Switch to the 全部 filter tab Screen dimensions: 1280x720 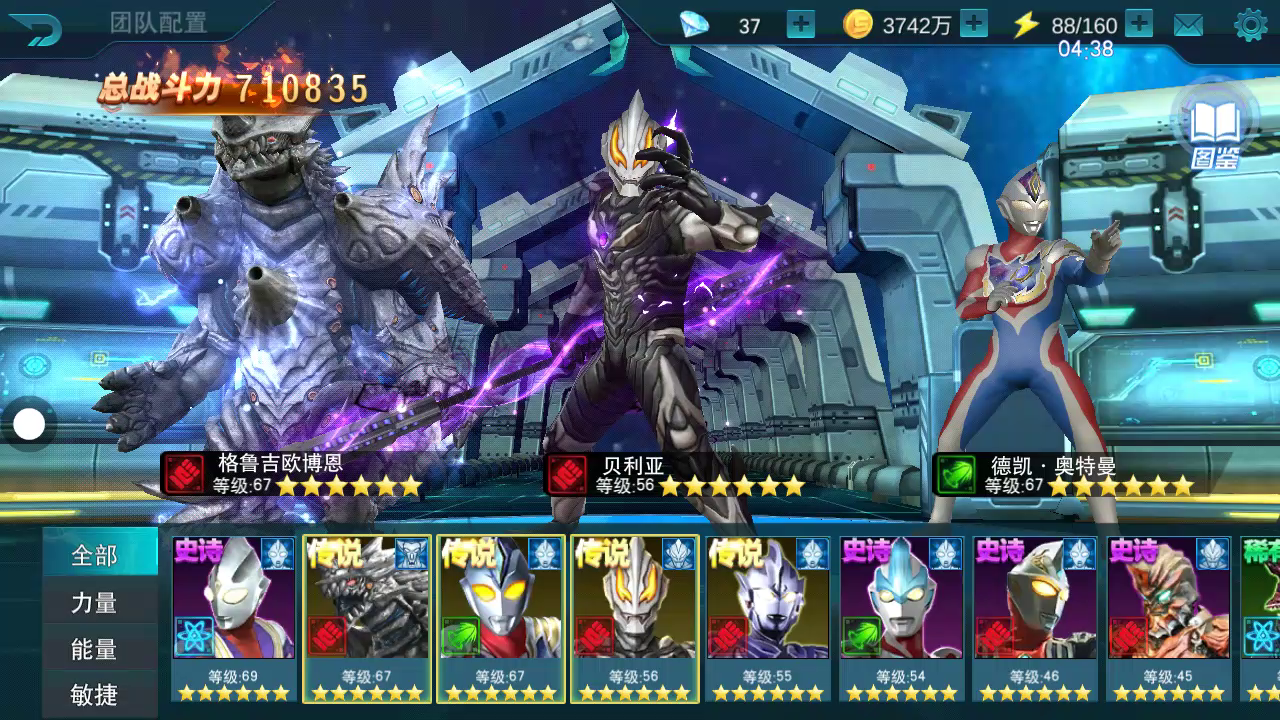pos(95,555)
